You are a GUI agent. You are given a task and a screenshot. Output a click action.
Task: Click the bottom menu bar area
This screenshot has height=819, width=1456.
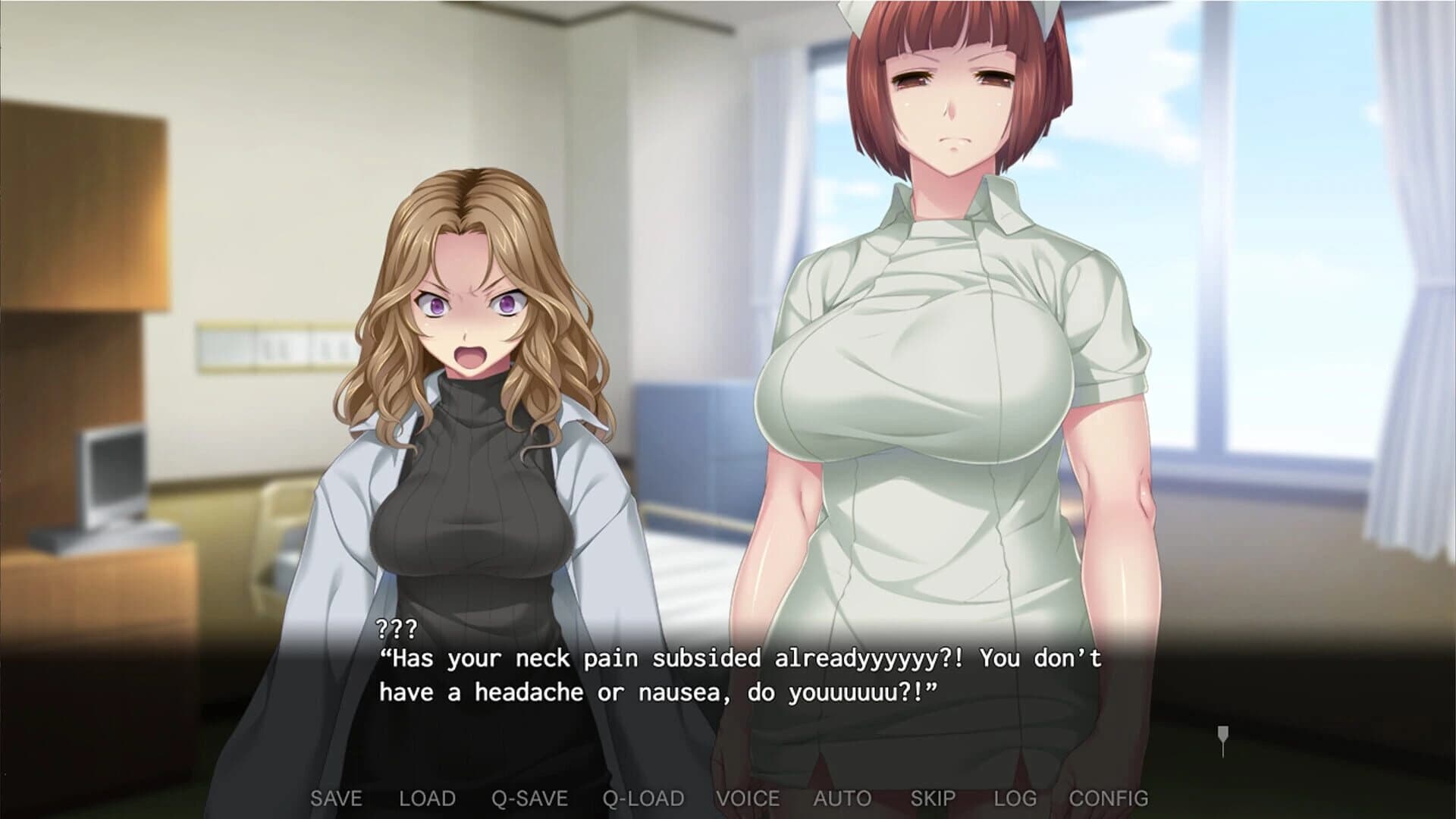(728, 798)
